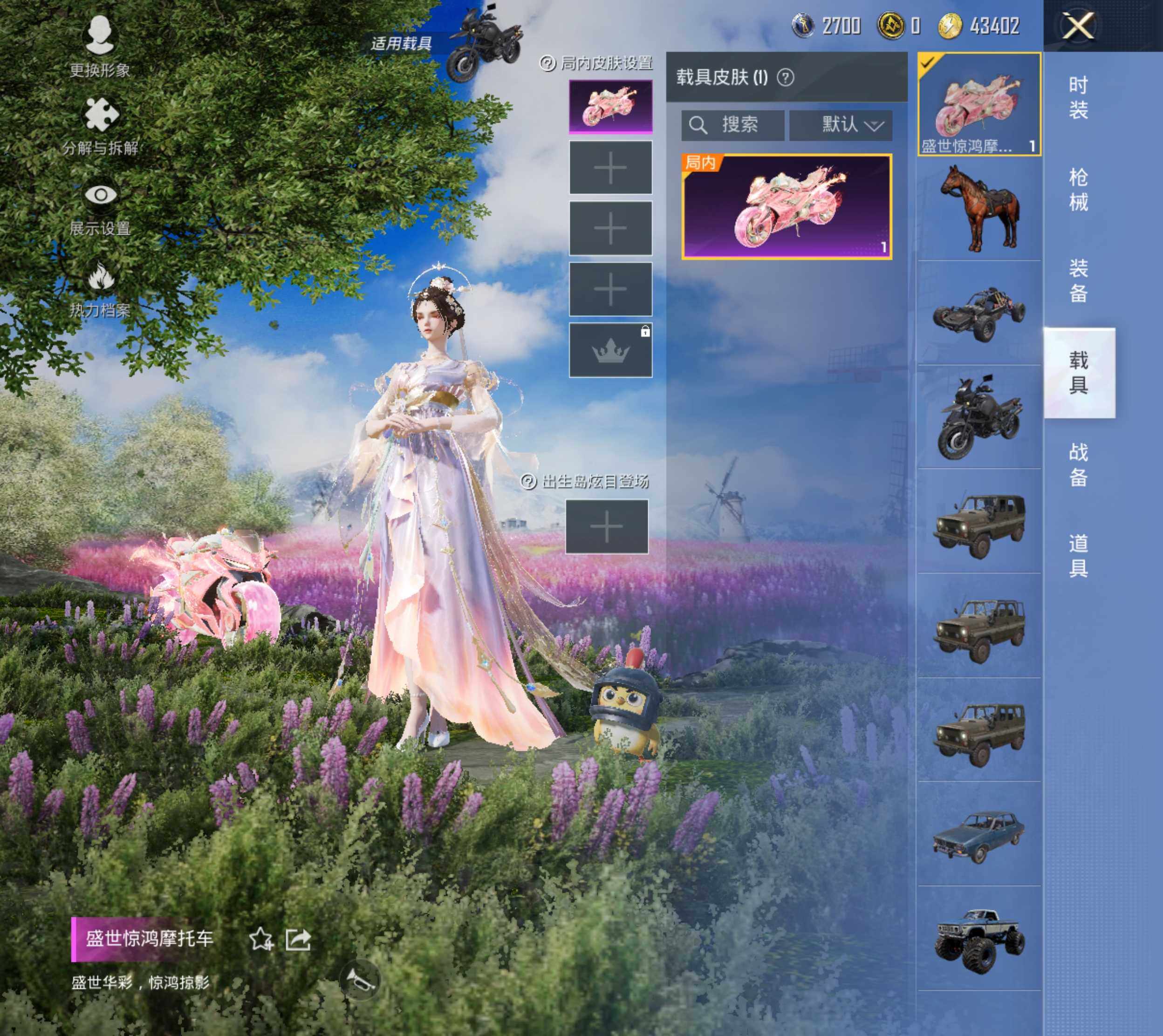Pick the blue sedan car thumbnail
This screenshot has height=1036, width=1163.
[x=978, y=834]
